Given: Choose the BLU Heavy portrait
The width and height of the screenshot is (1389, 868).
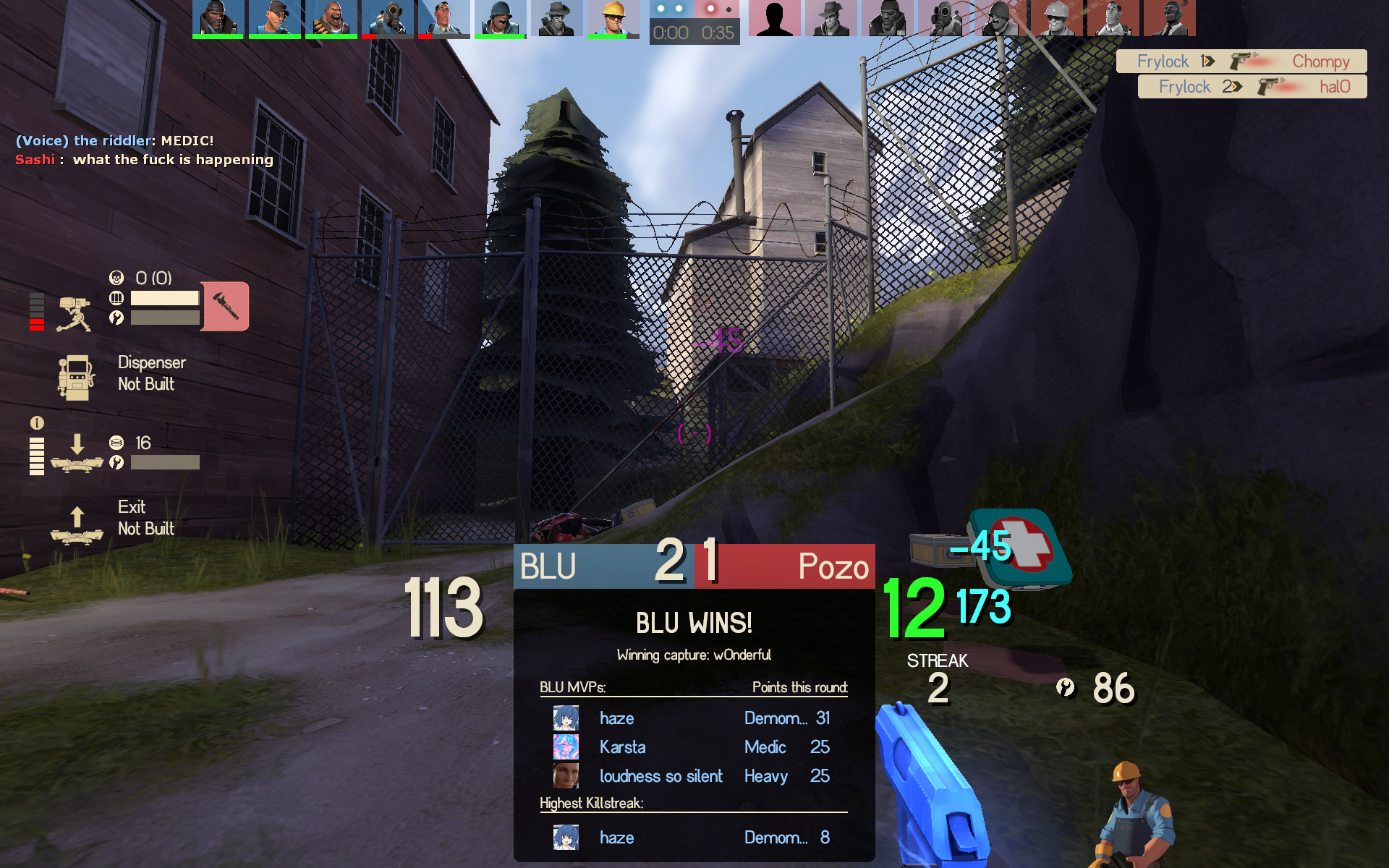Looking at the screenshot, I should click(331, 18).
